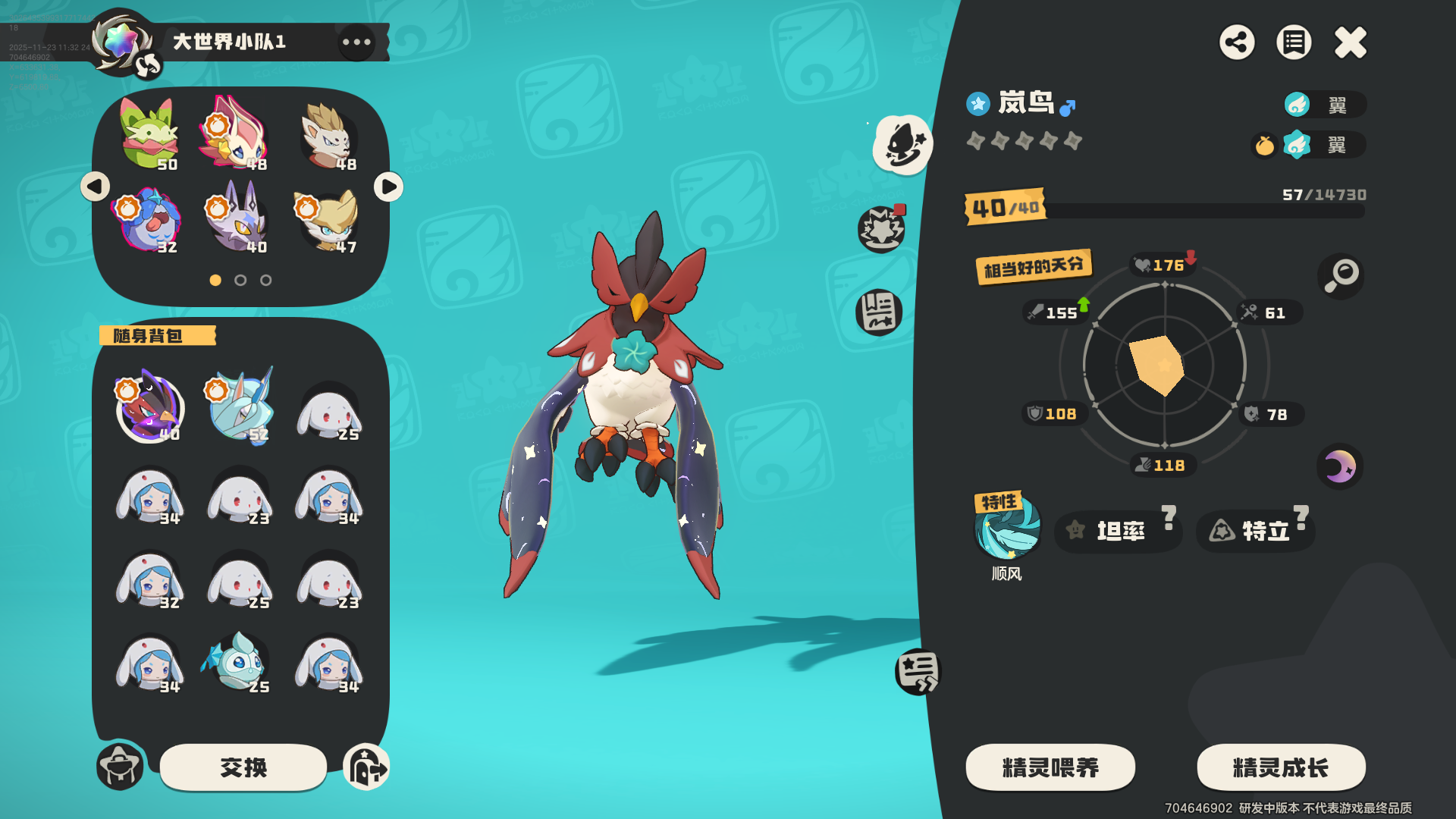Choose the level 52 blue spirit in backpack
This screenshot has width=1456, height=819.
[240, 406]
